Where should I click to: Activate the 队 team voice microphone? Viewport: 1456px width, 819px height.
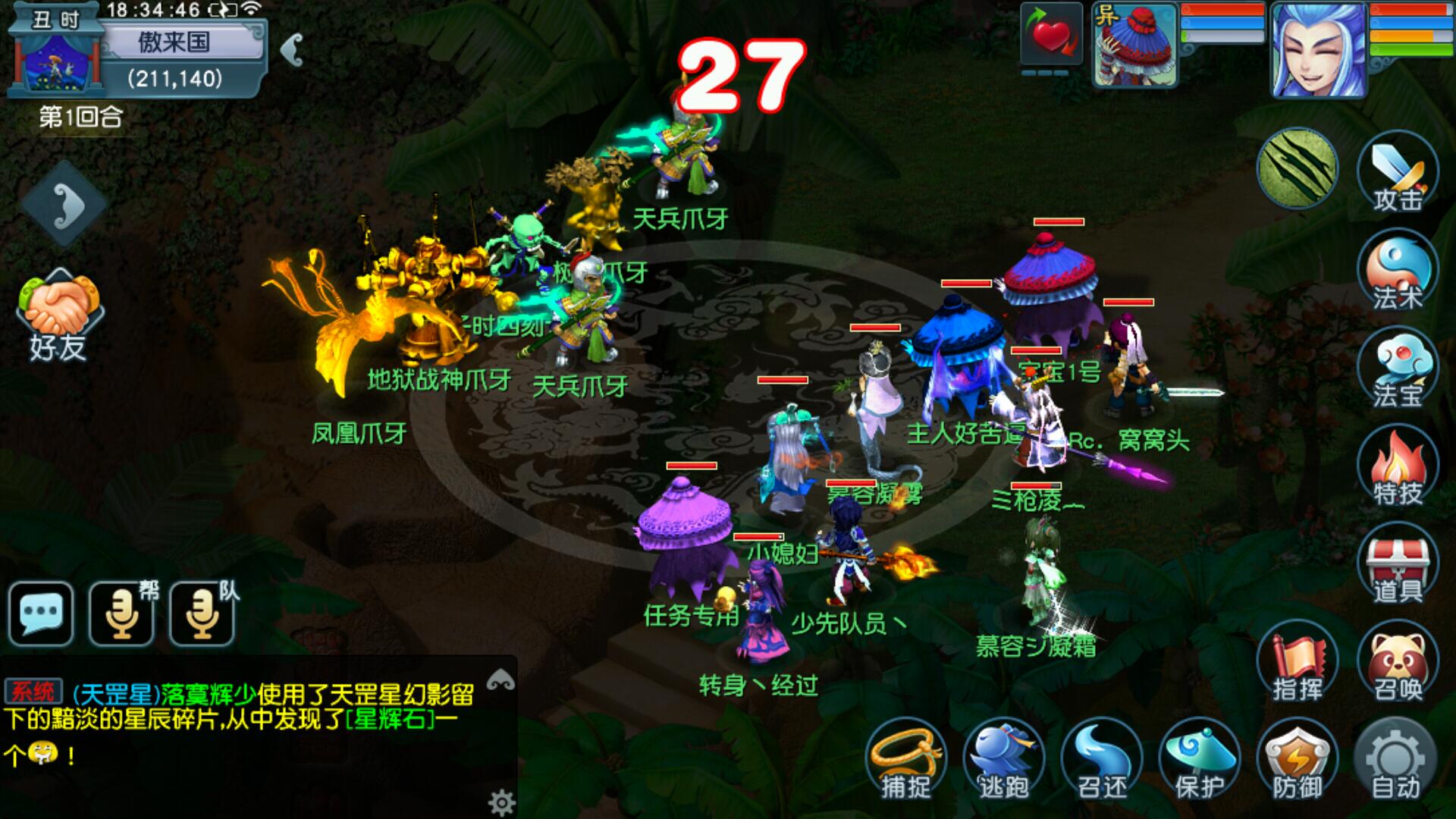coord(203,613)
